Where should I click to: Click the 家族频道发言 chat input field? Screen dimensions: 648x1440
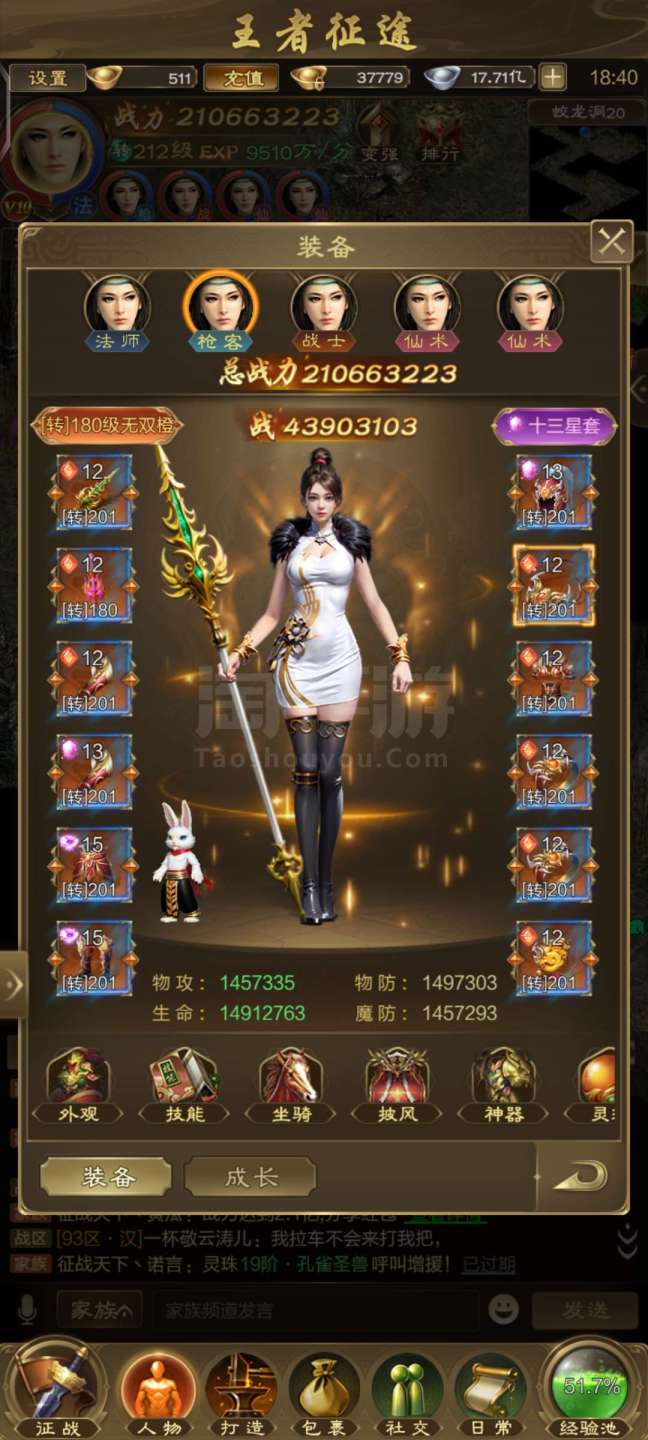tap(315, 1309)
